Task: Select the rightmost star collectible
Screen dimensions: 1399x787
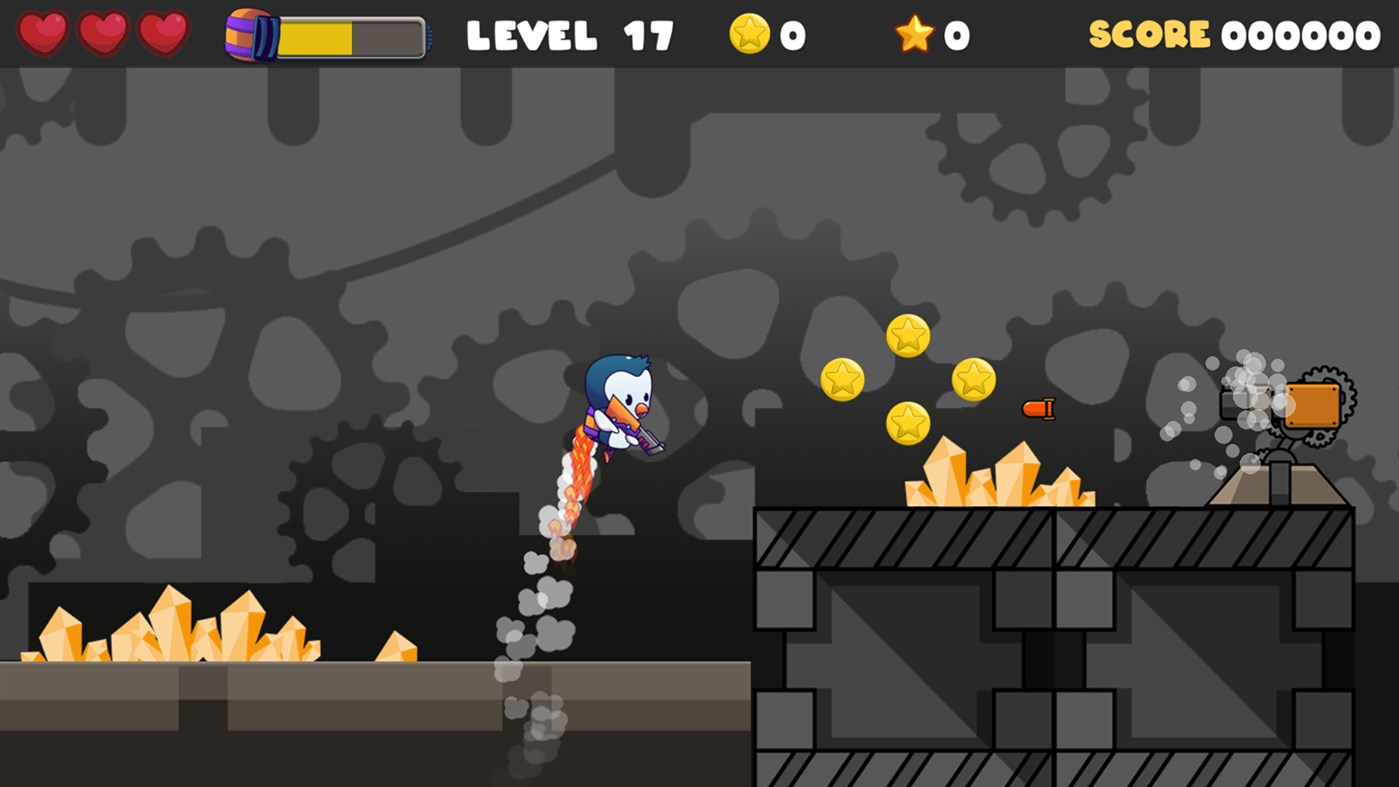Action: 972,379
